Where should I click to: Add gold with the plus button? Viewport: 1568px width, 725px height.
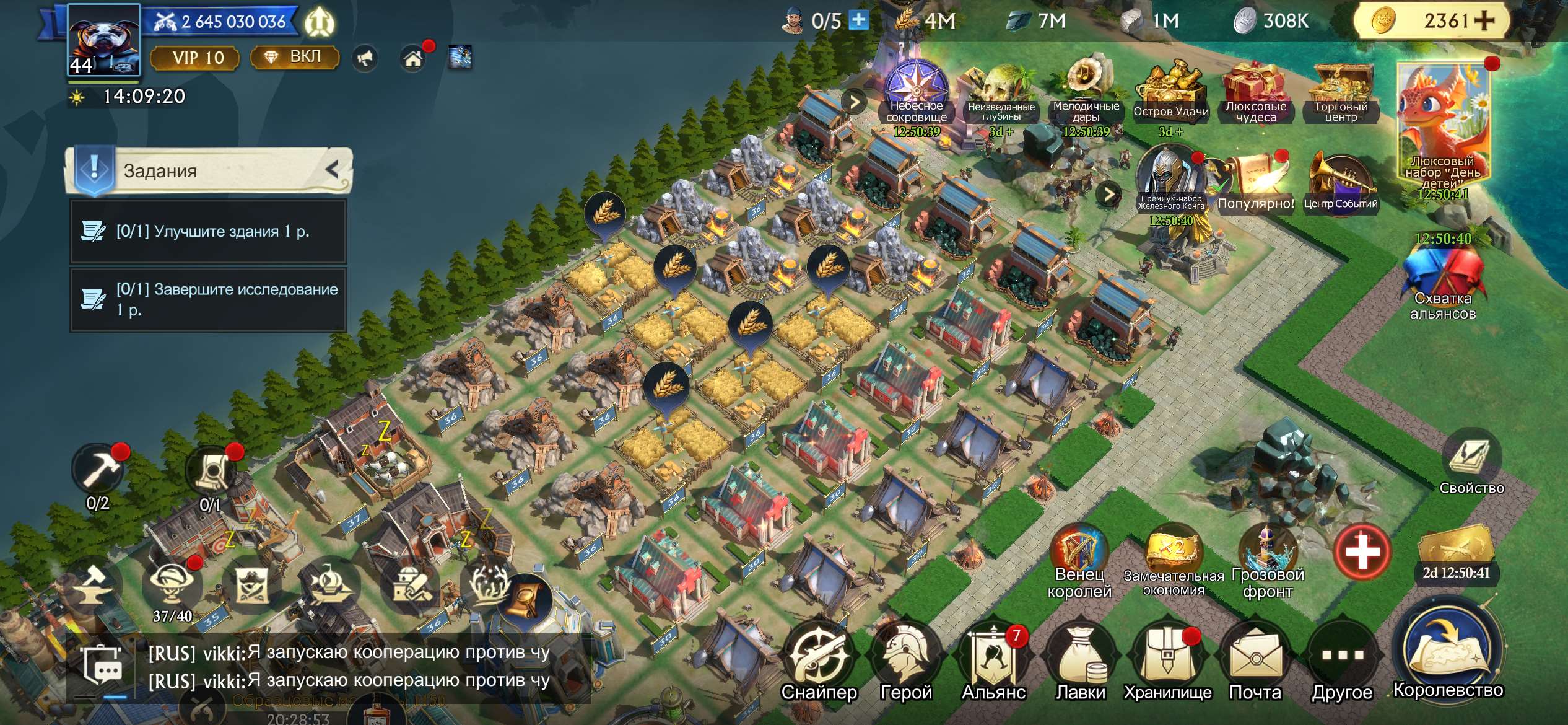click(x=1484, y=20)
